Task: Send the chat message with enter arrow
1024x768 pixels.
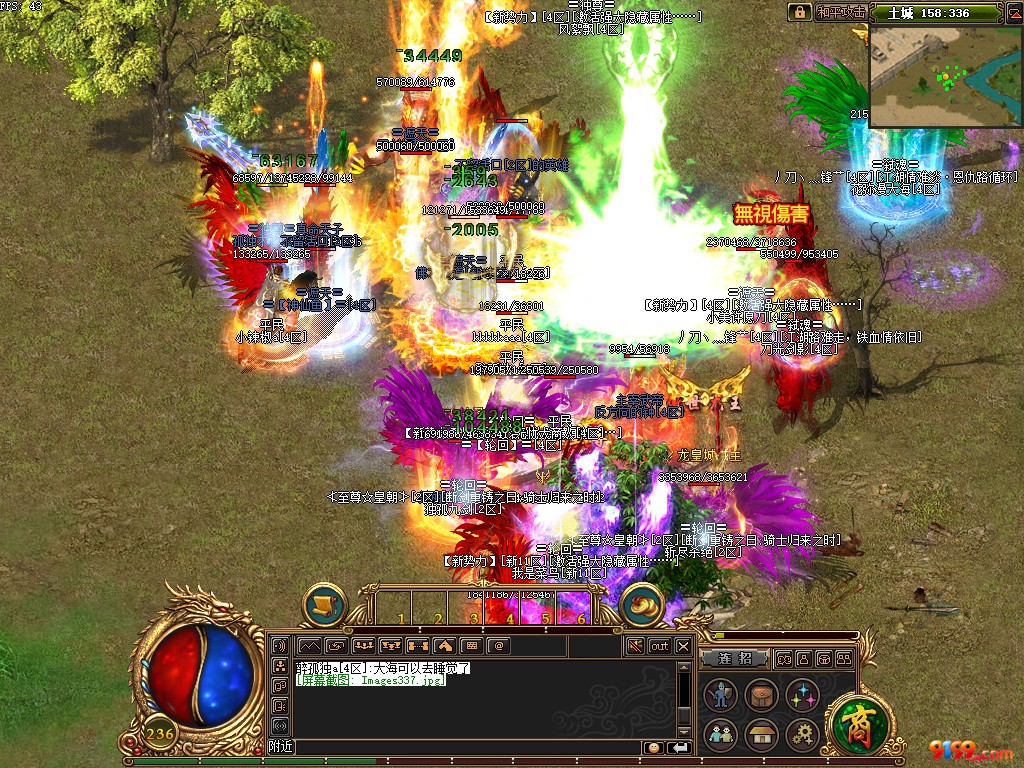Action: (680, 747)
